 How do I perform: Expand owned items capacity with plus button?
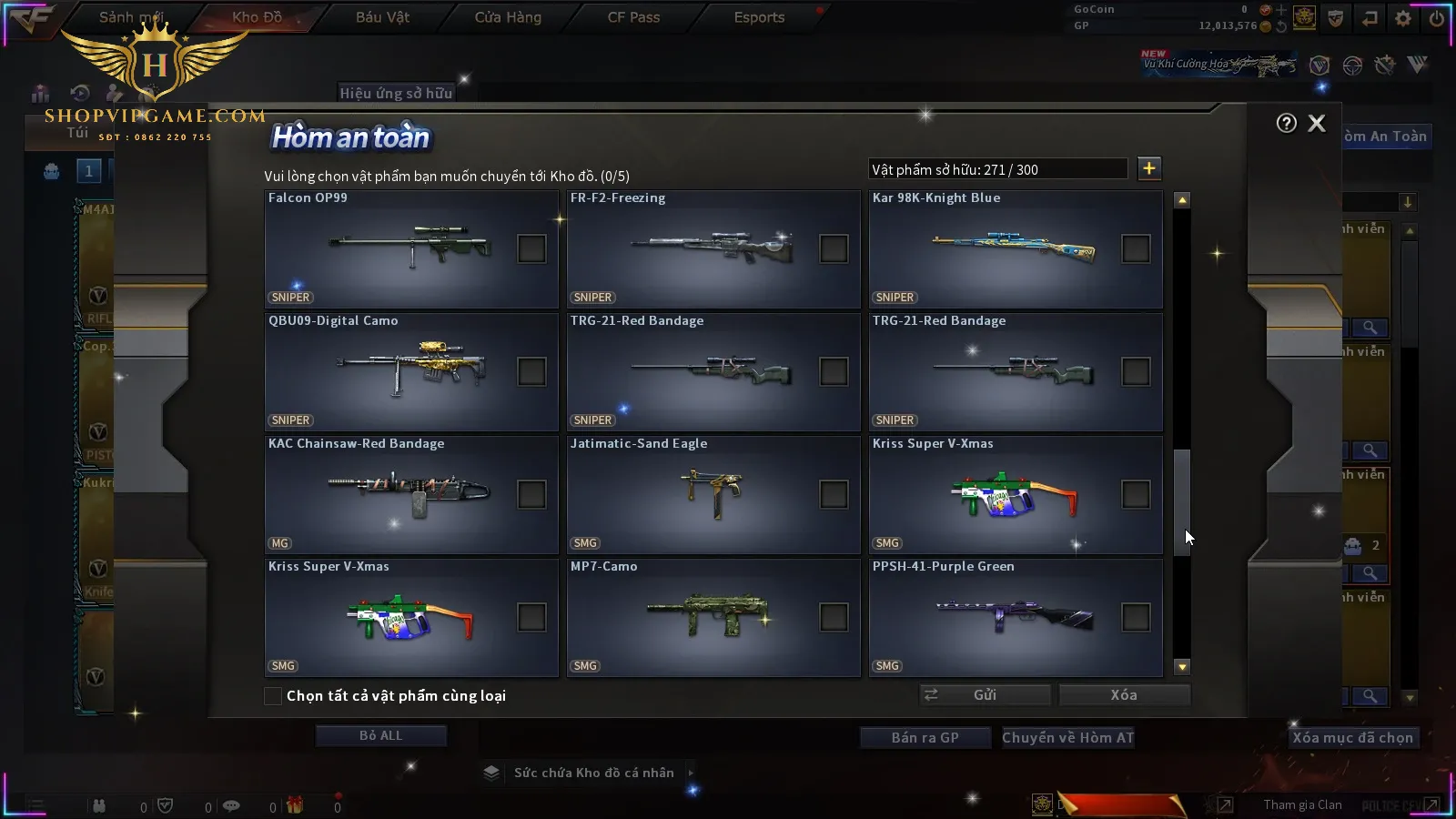tap(1149, 168)
